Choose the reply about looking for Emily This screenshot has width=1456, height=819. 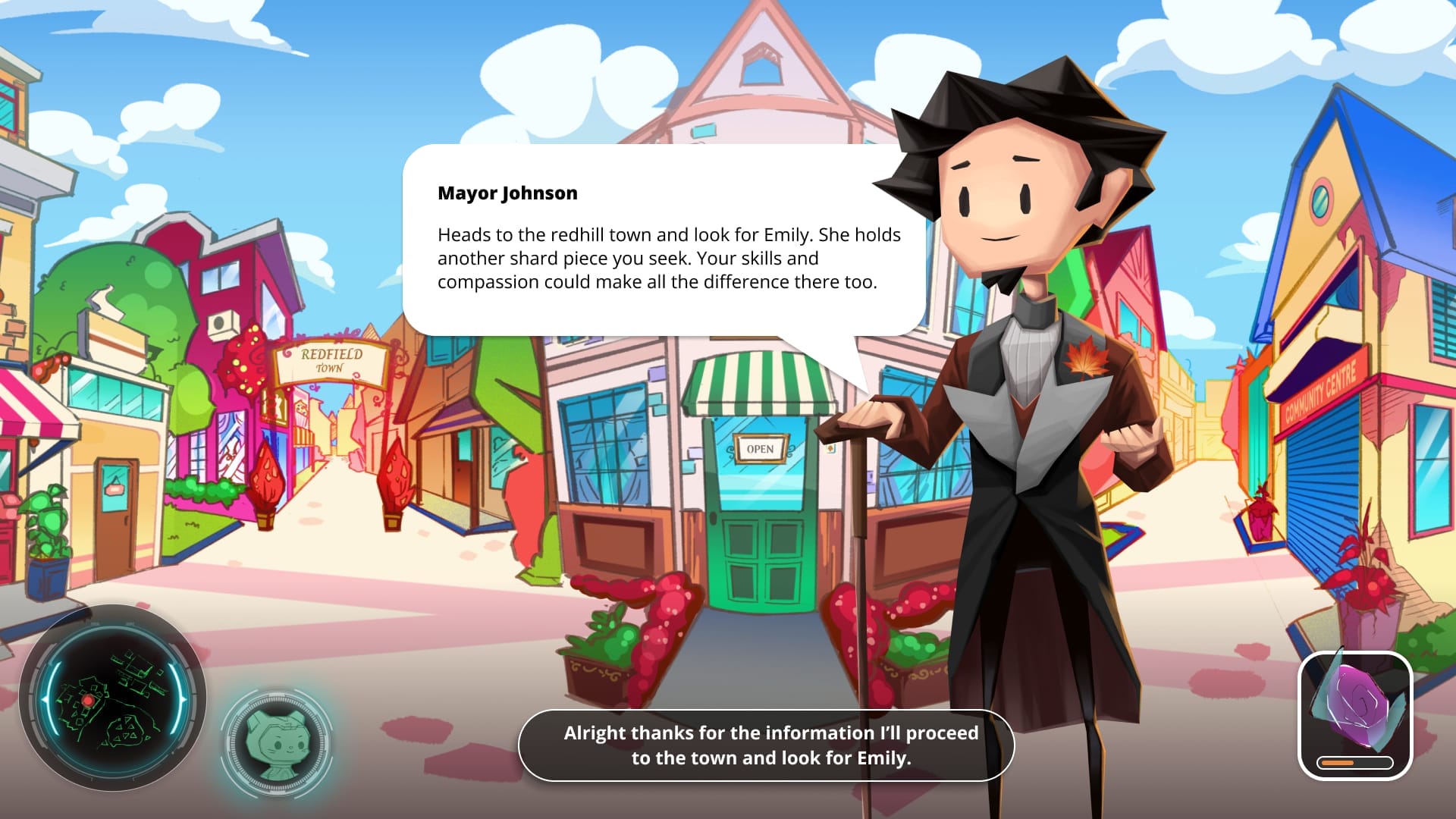point(766,745)
